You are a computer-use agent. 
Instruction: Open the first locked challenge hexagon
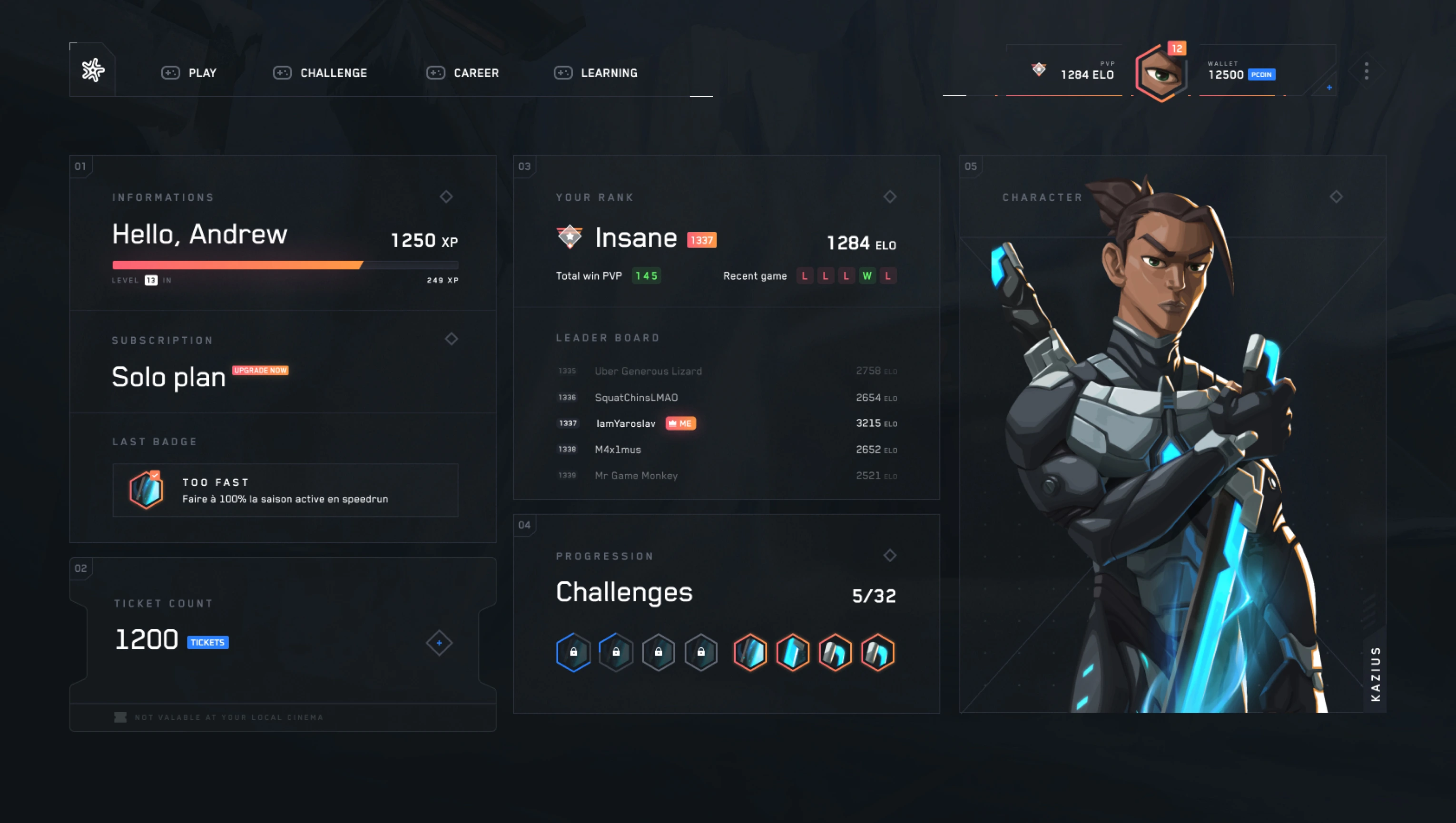click(x=573, y=652)
